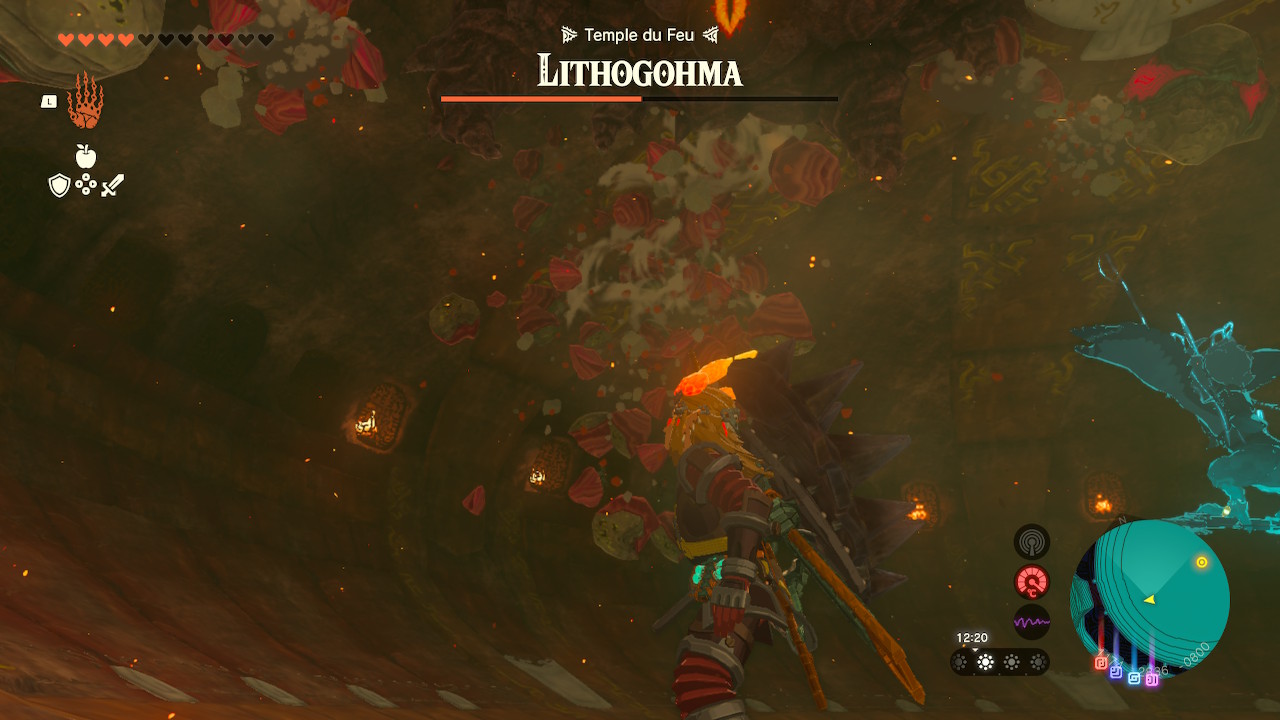The image size is (1280, 720).
Task: Select the yellow ring marker on minimap
Action: [1202, 563]
